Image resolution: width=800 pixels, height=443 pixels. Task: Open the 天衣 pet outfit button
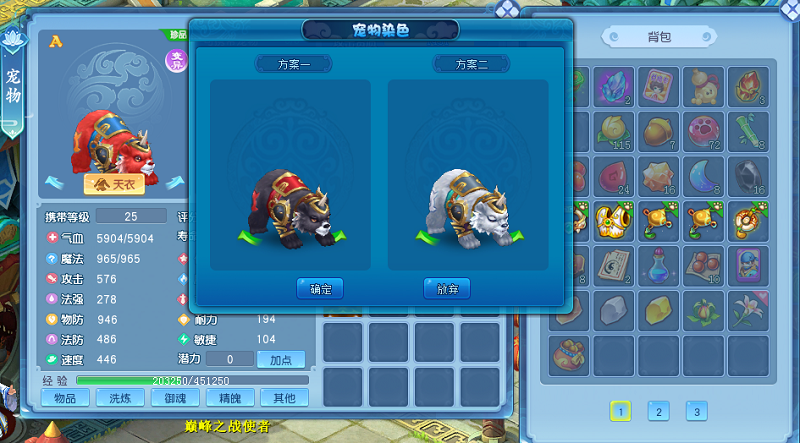pos(111,184)
